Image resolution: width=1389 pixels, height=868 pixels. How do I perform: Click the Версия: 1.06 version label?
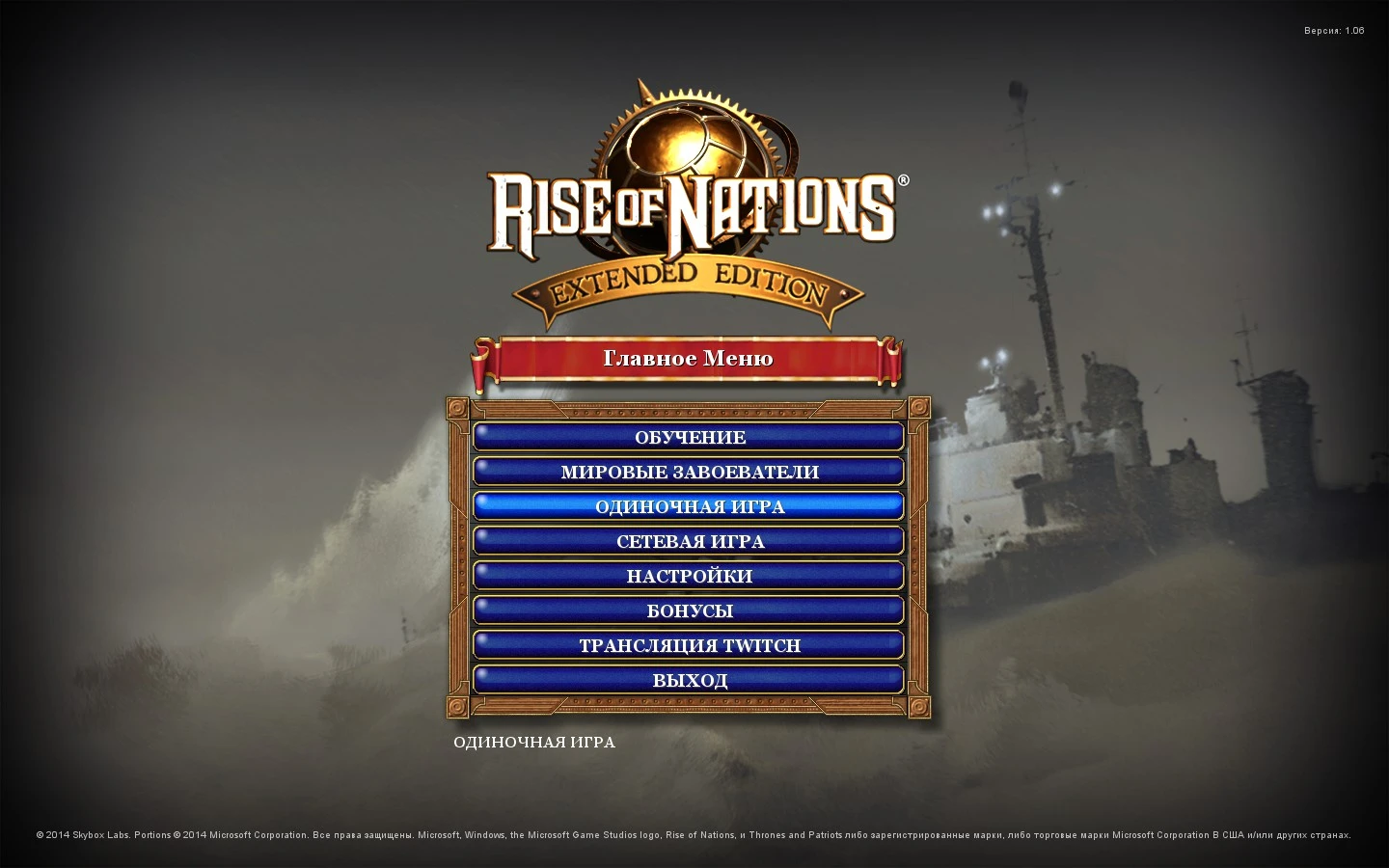coord(1334,30)
